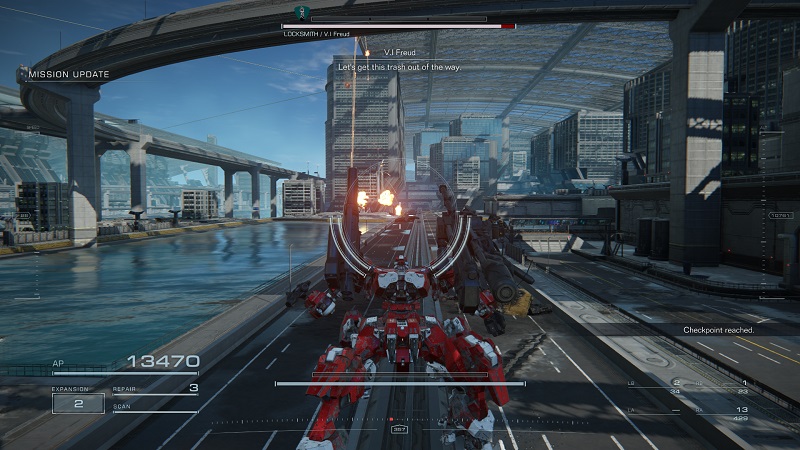Open the Mission Update notification
The width and height of the screenshot is (800, 450).
tap(68, 74)
